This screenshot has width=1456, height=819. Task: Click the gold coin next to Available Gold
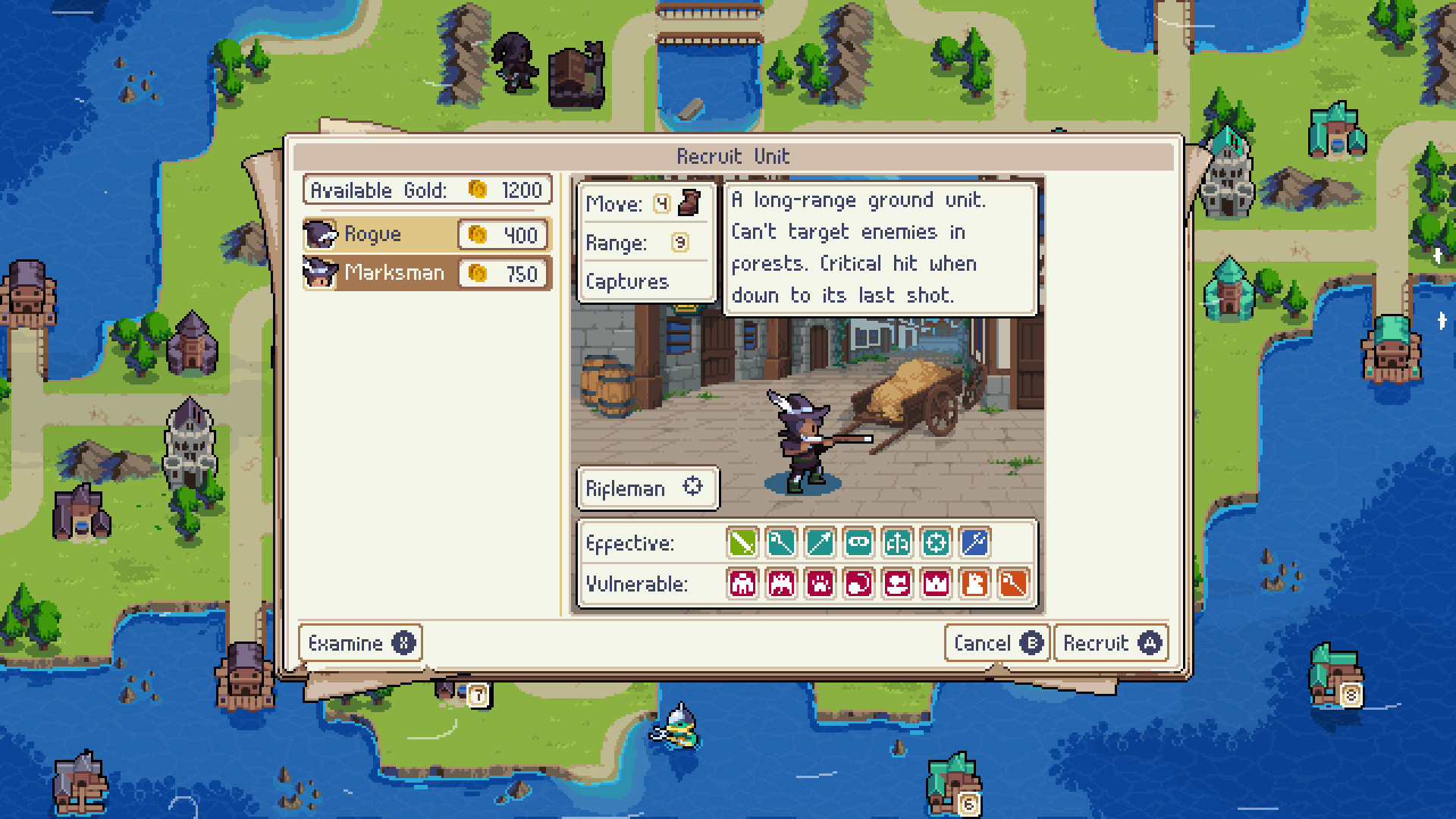[x=478, y=190]
